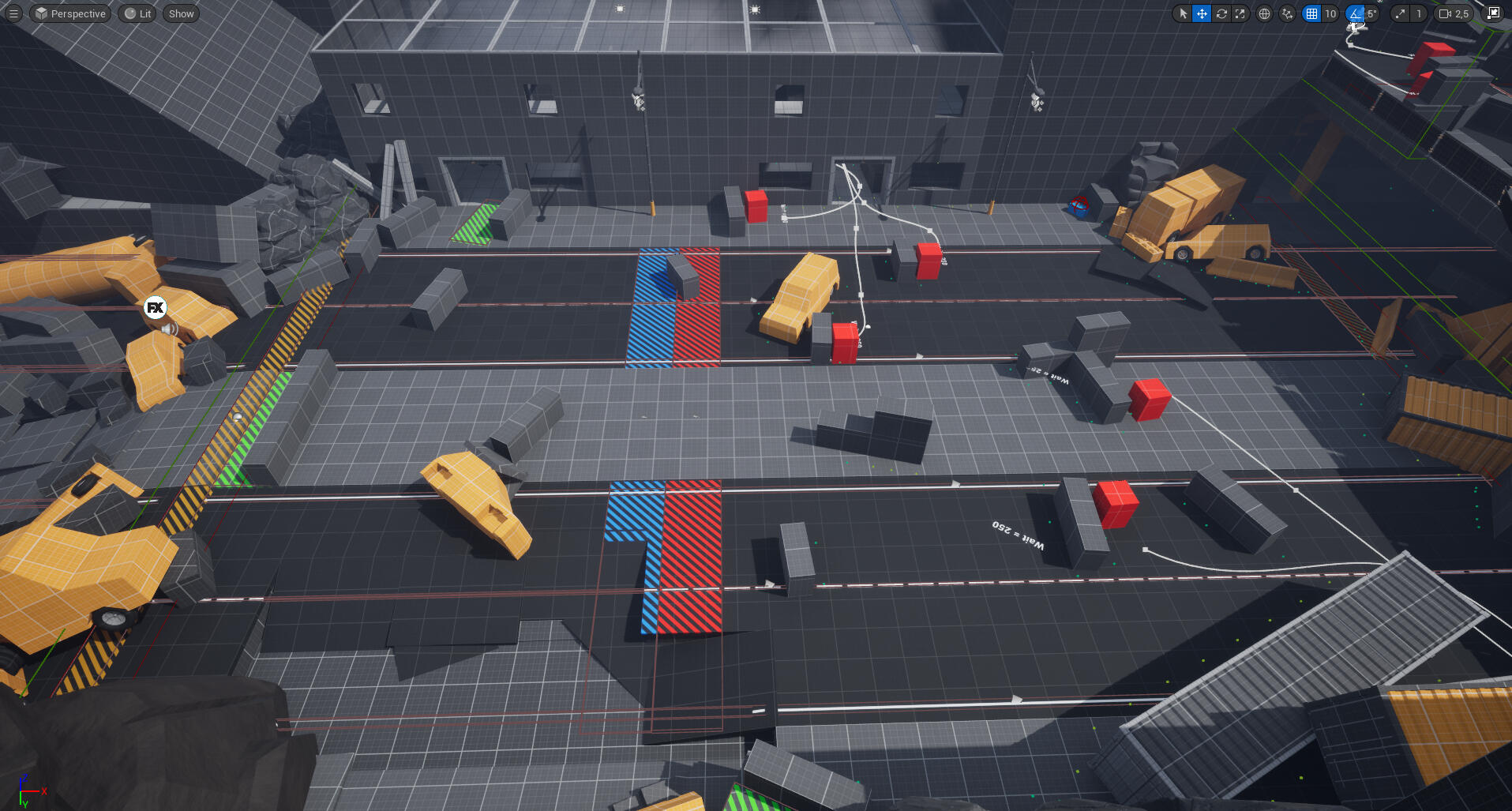Choose the translate move tool
This screenshot has height=811, width=1512.
point(1202,13)
